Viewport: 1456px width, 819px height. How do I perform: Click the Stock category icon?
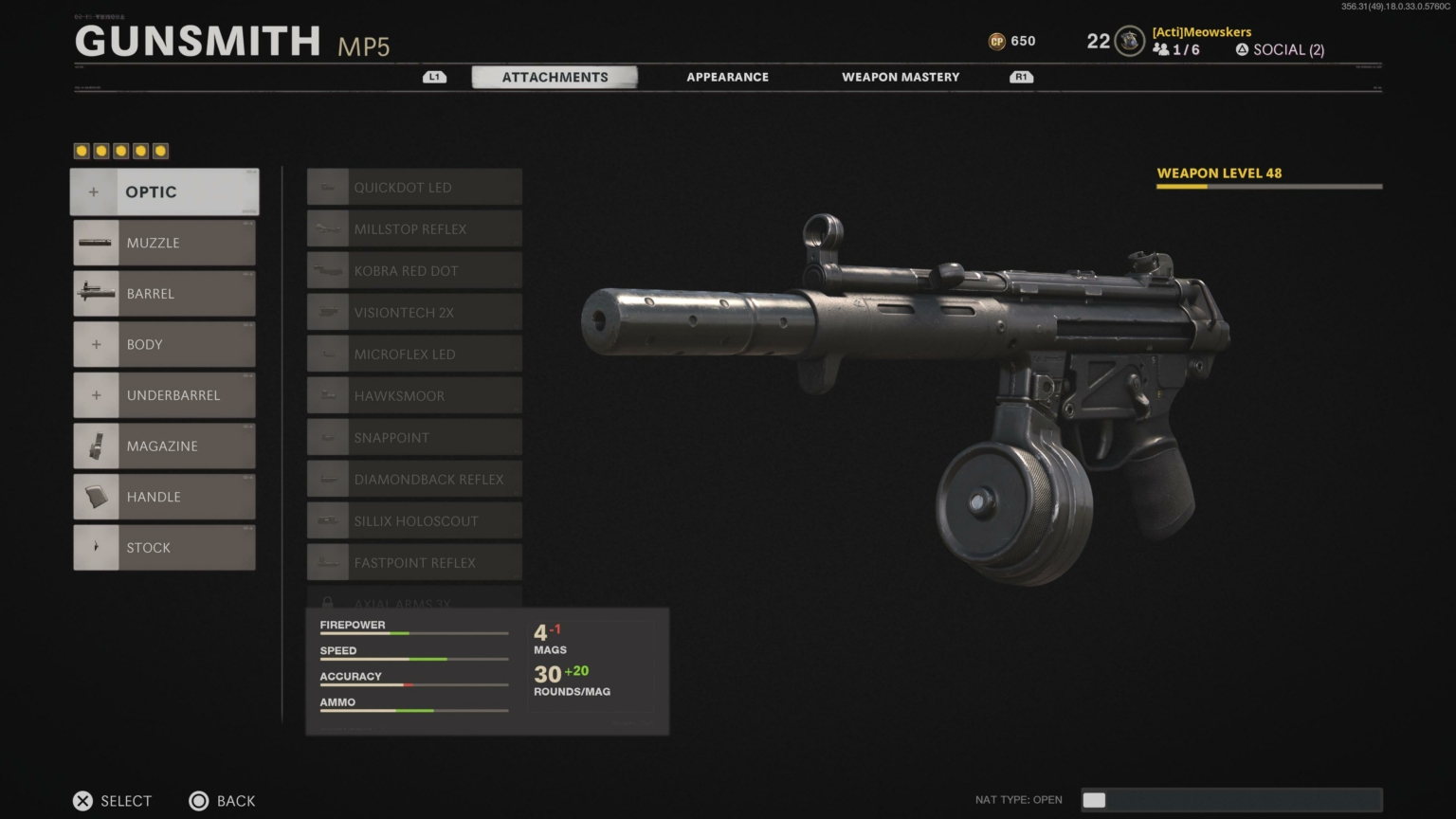95,547
